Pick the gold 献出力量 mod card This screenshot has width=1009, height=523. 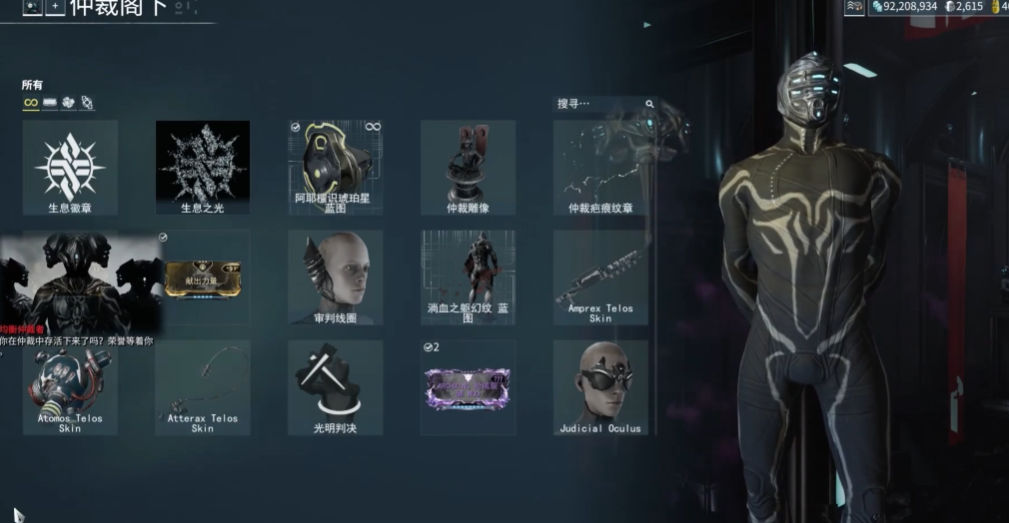[203, 275]
